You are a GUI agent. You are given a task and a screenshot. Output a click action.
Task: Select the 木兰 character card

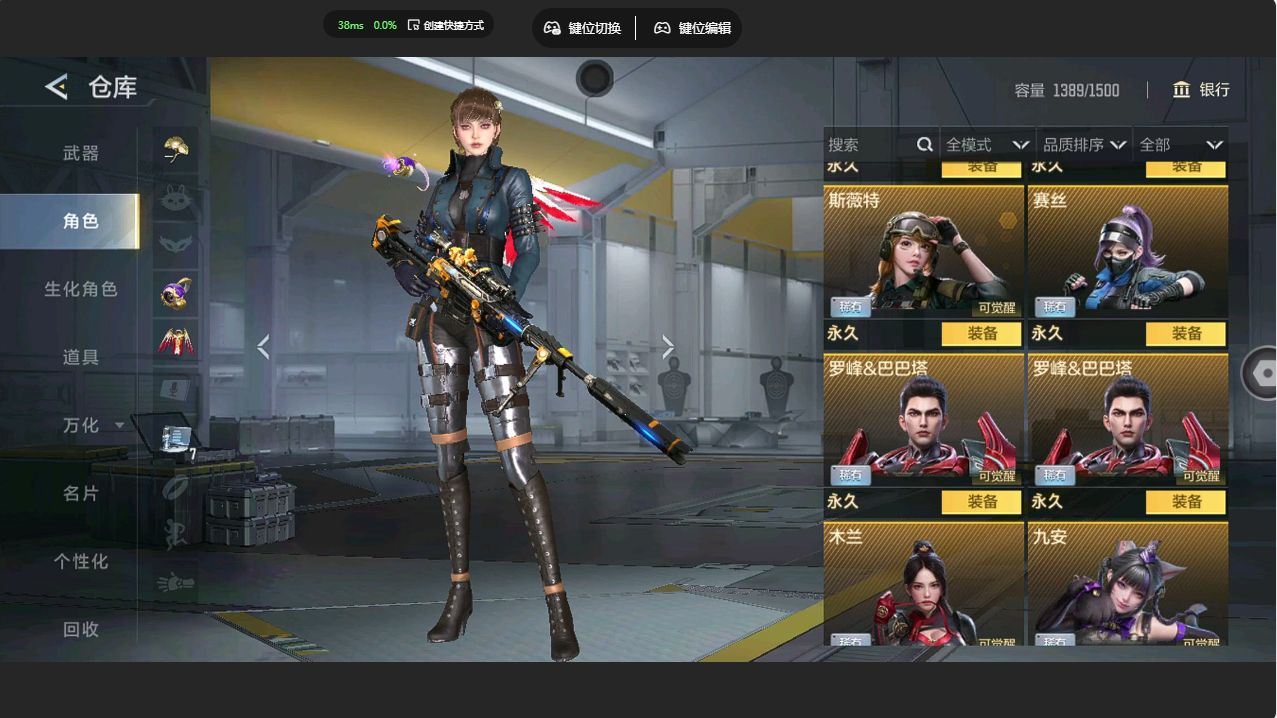[923, 584]
